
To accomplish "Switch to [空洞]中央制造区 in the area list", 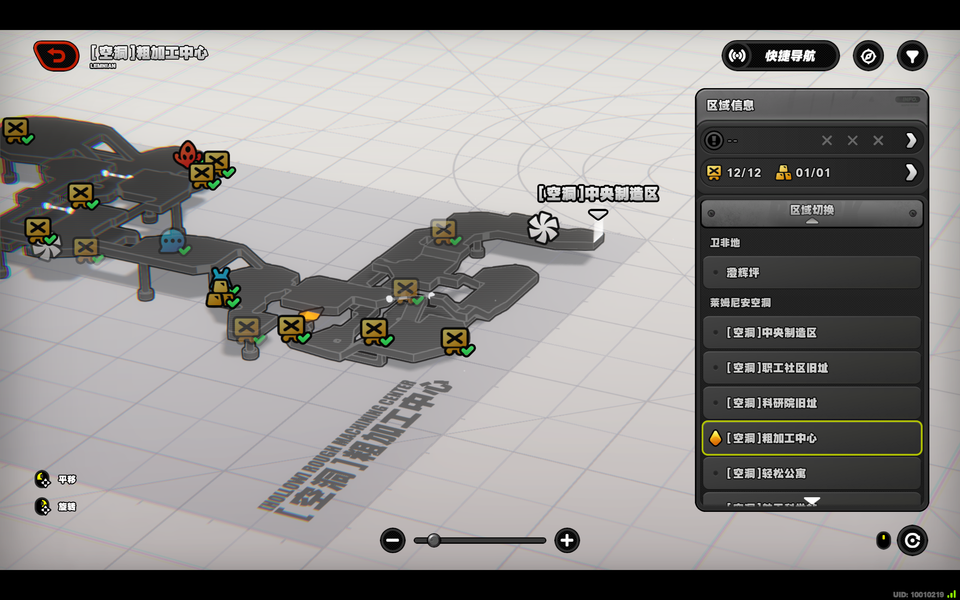I will pos(811,333).
